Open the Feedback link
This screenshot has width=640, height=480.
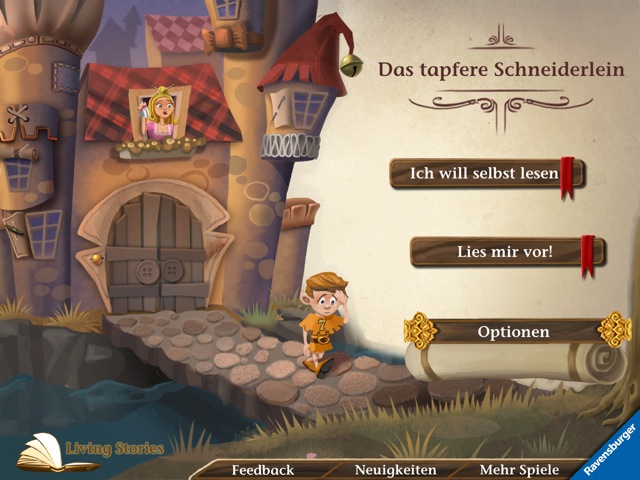pos(263,469)
